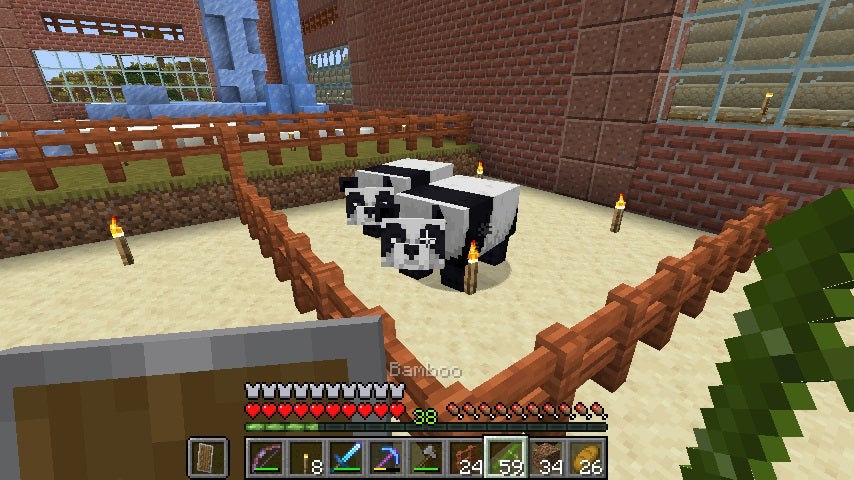Select the stone axe slot
Screen dimensions: 854x480
click(x=425, y=458)
